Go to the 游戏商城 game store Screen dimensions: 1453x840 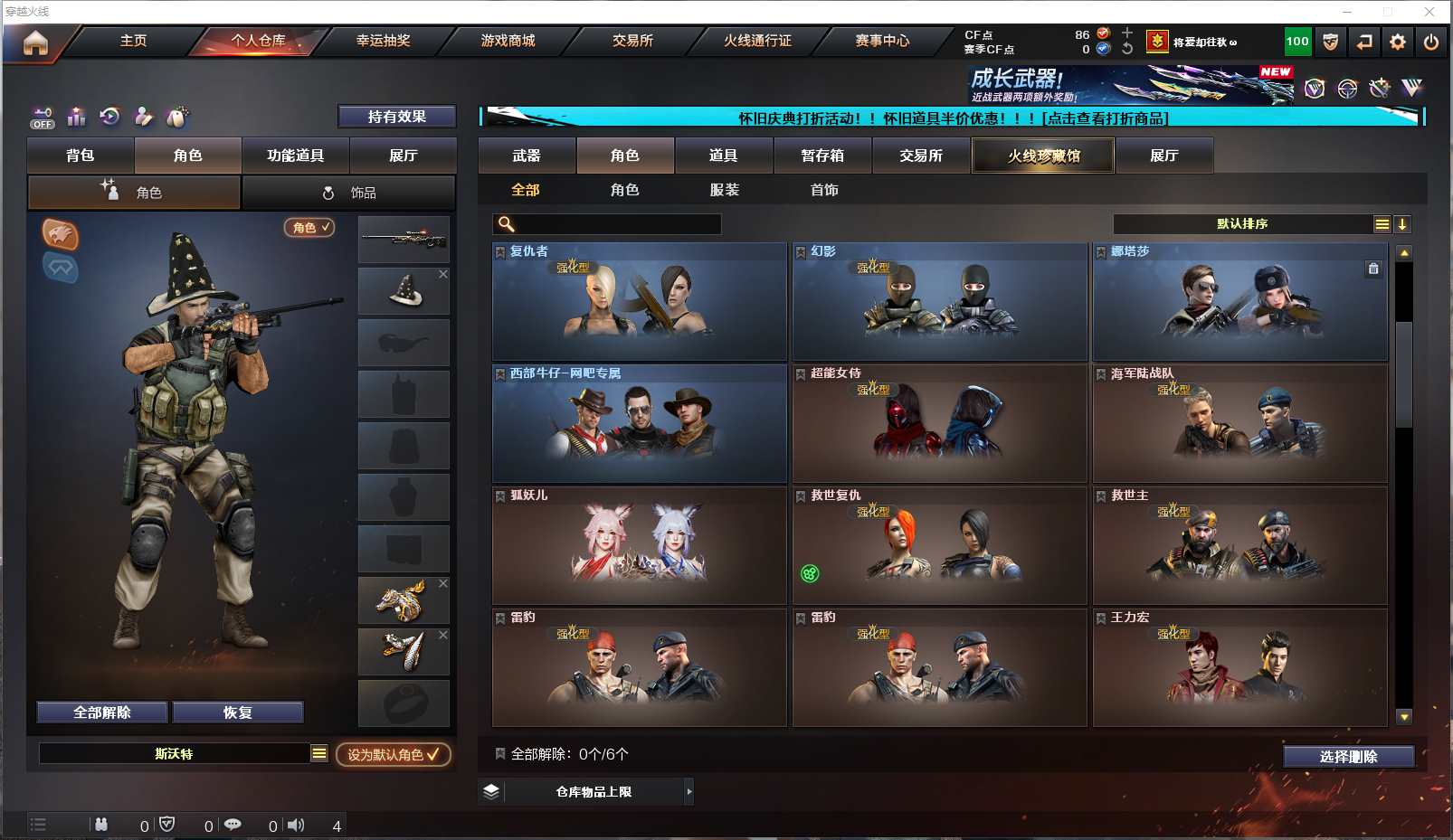(508, 41)
